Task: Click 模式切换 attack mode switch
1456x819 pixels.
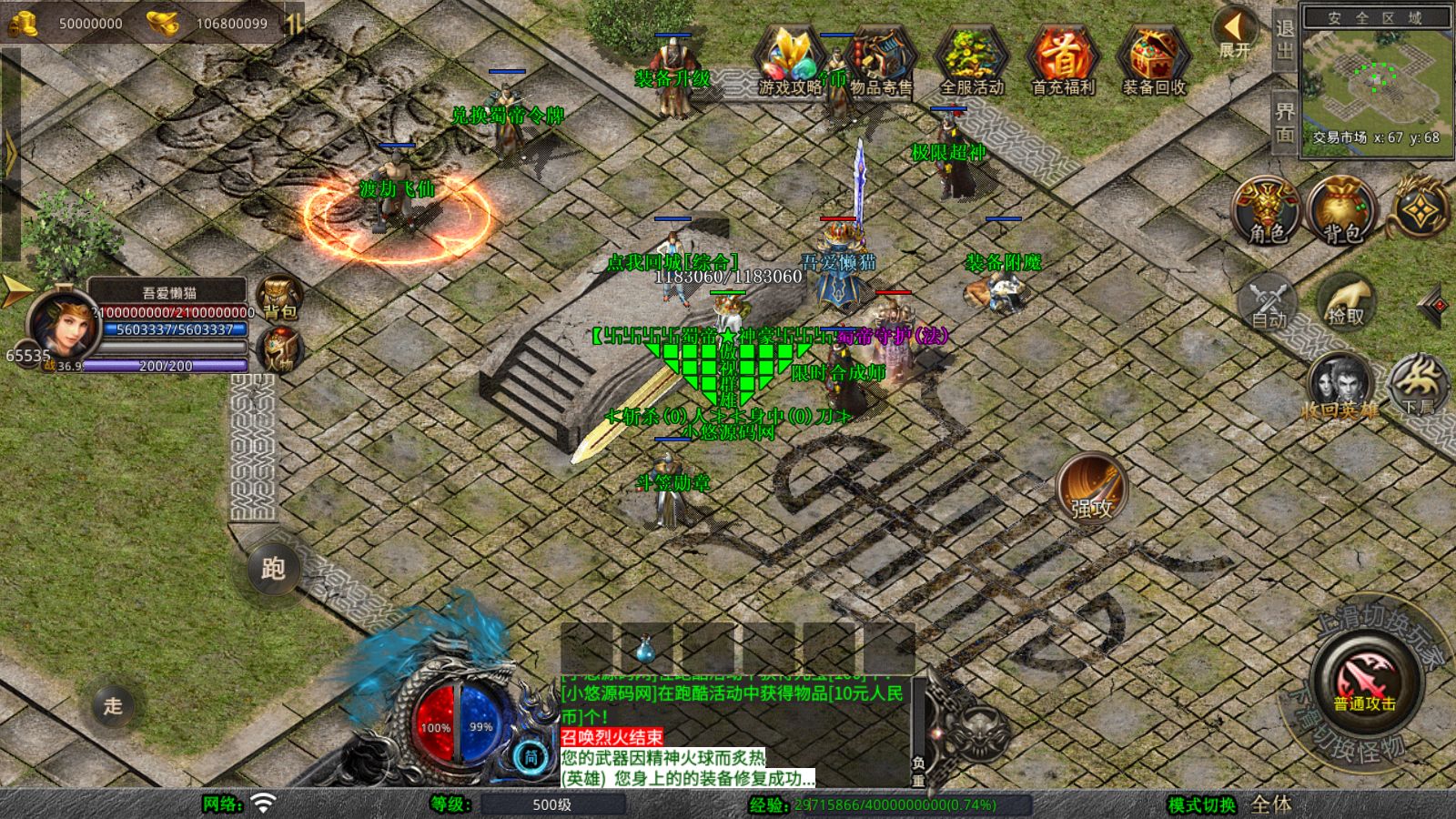Action: pos(1202,804)
